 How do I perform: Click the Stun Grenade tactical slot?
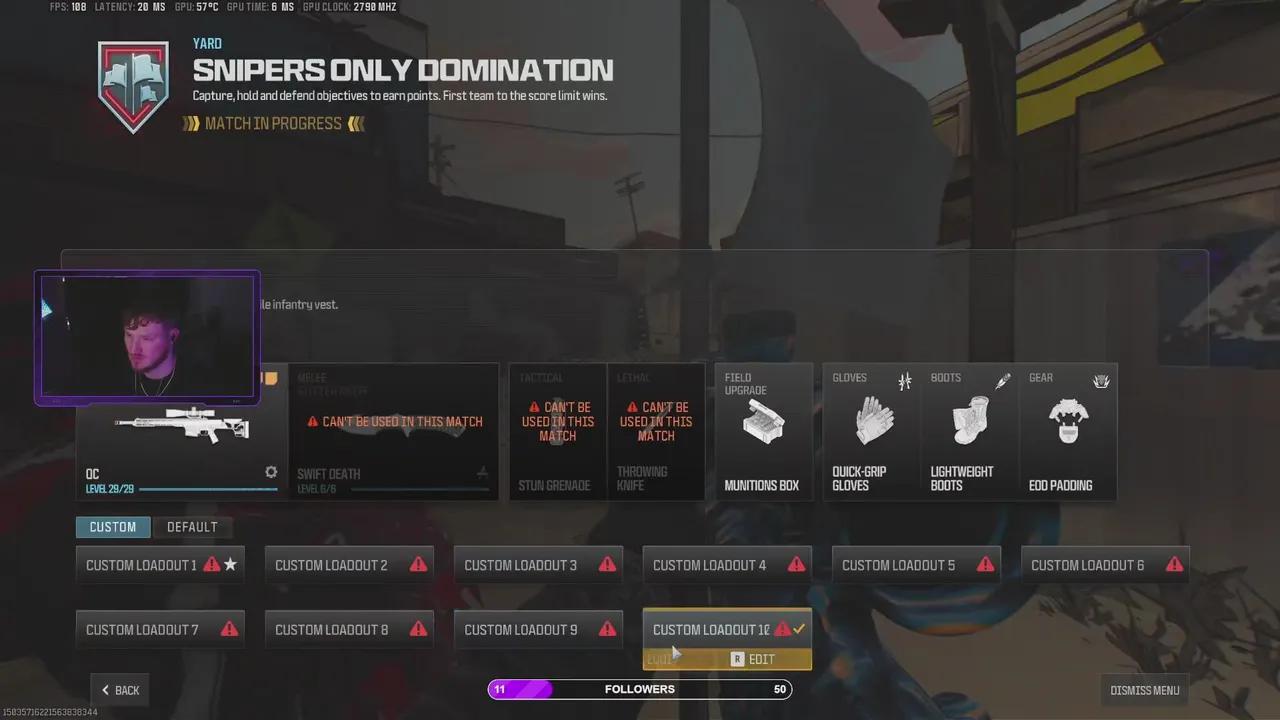click(x=557, y=430)
